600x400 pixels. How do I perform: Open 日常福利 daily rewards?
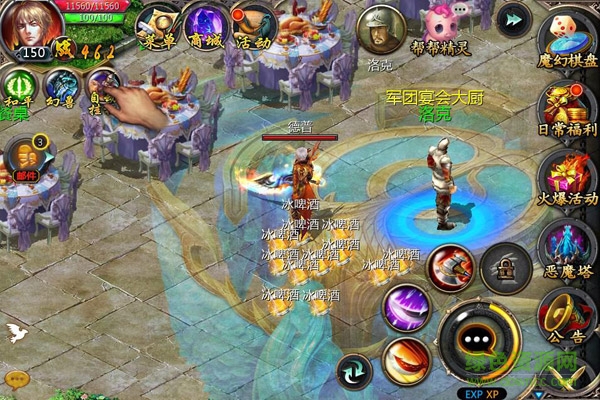pos(565,103)
